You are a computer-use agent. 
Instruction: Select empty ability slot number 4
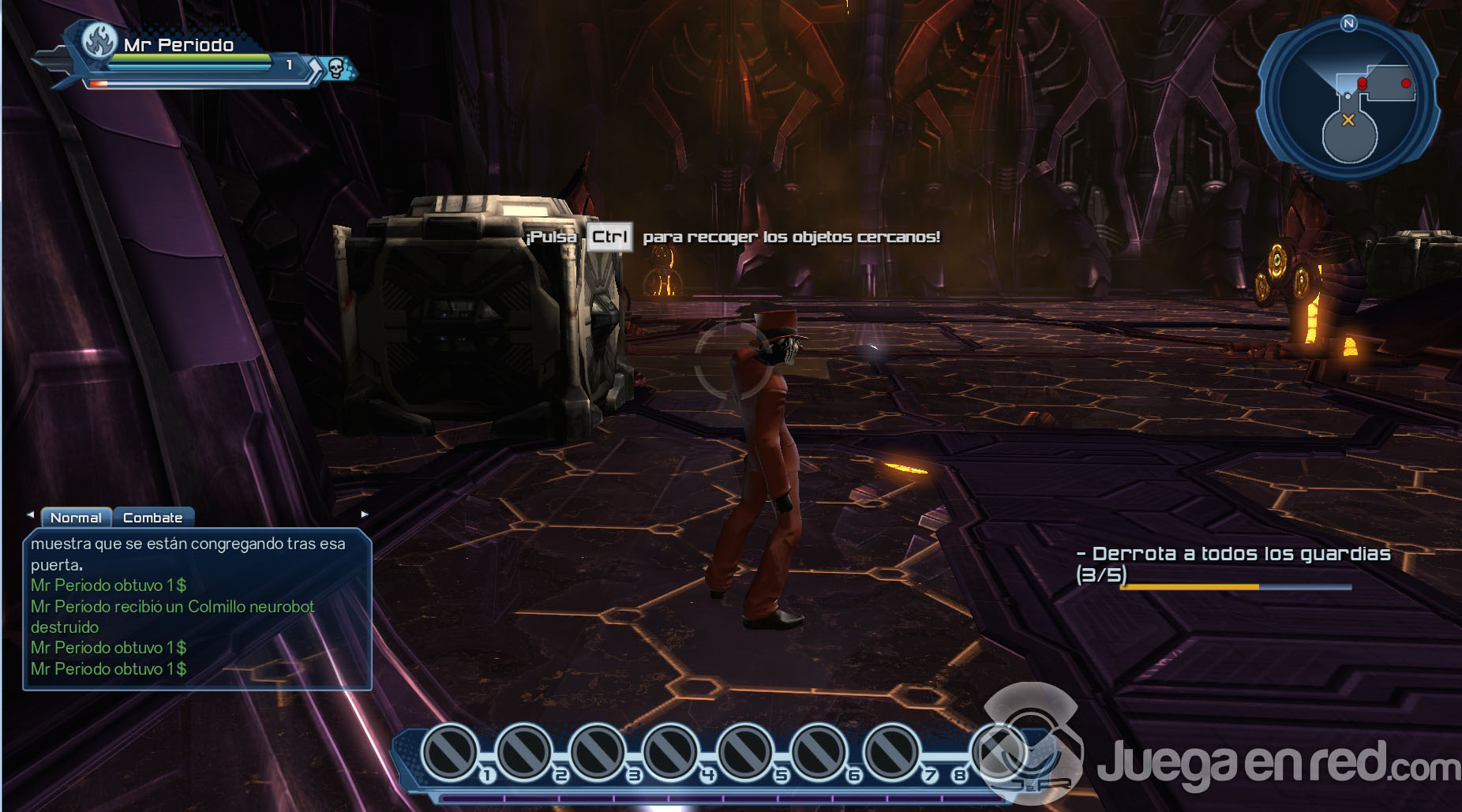click(670, 753)
